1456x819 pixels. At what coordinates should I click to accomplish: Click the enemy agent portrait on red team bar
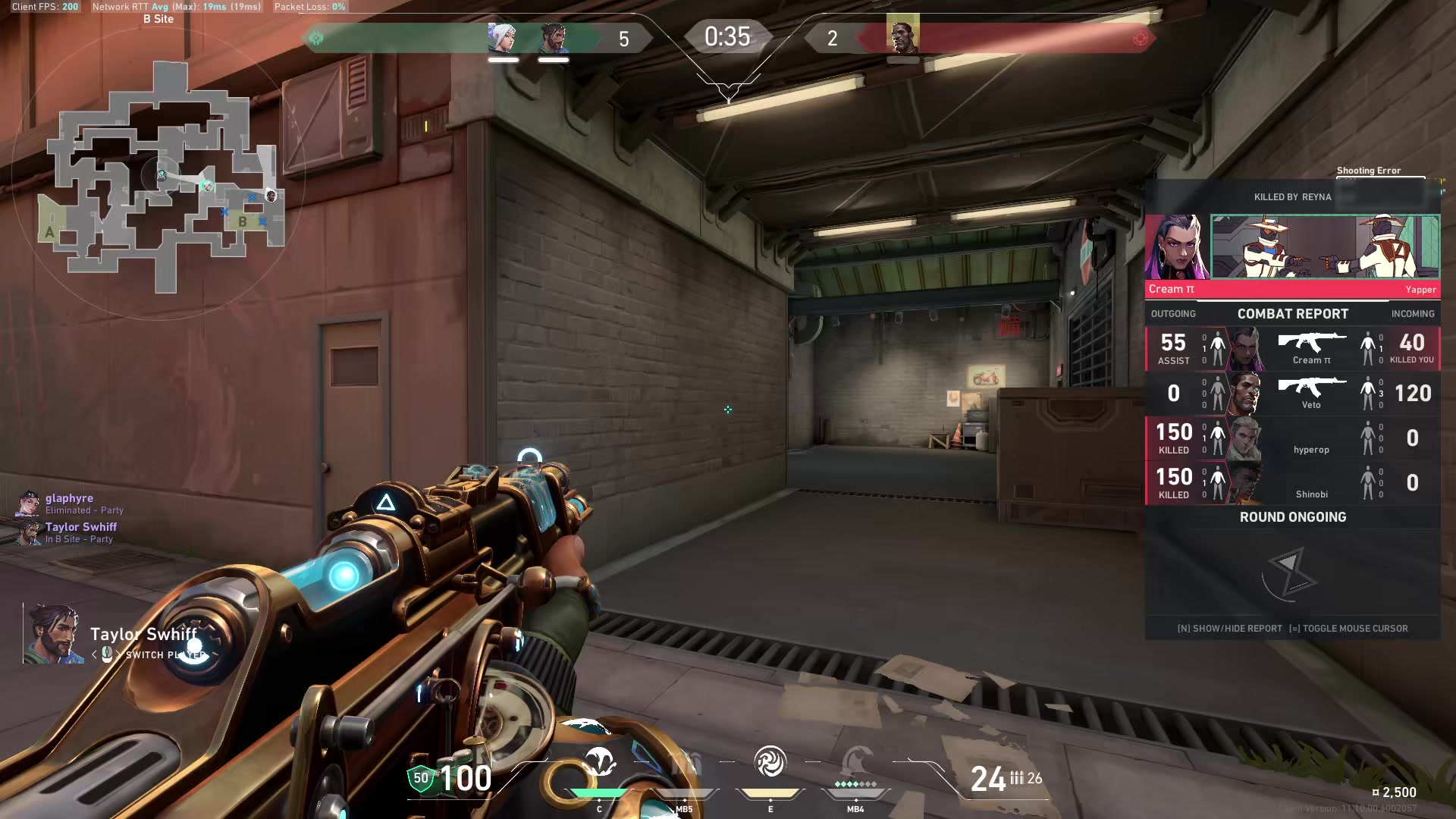coord(902,34)
